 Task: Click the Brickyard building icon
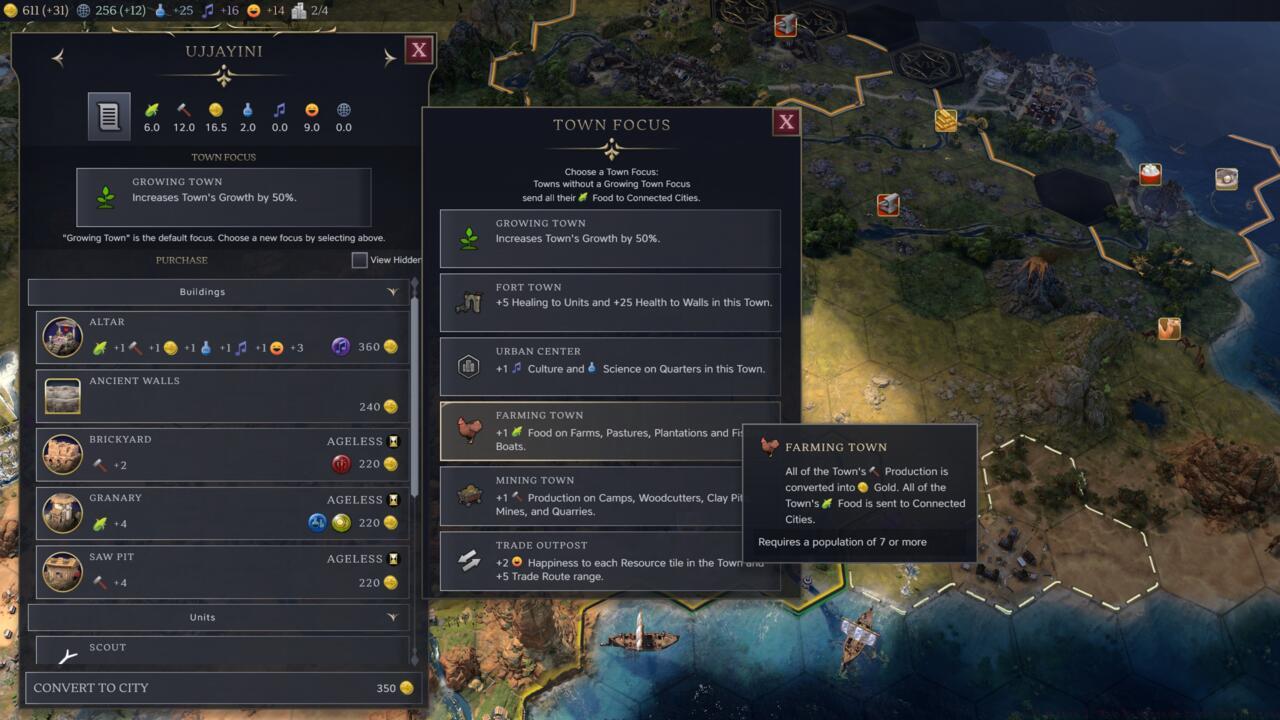[62, 454]
